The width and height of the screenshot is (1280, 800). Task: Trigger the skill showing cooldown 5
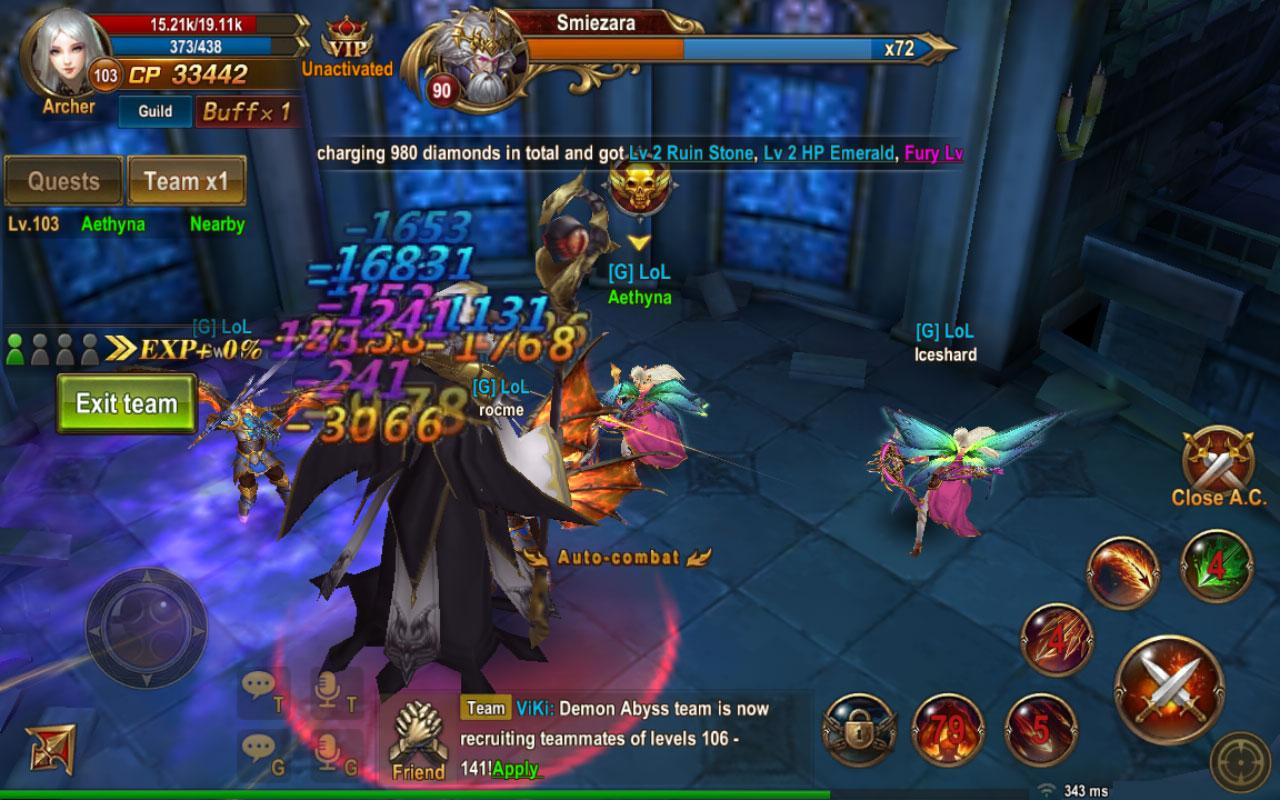point(1040,729)
